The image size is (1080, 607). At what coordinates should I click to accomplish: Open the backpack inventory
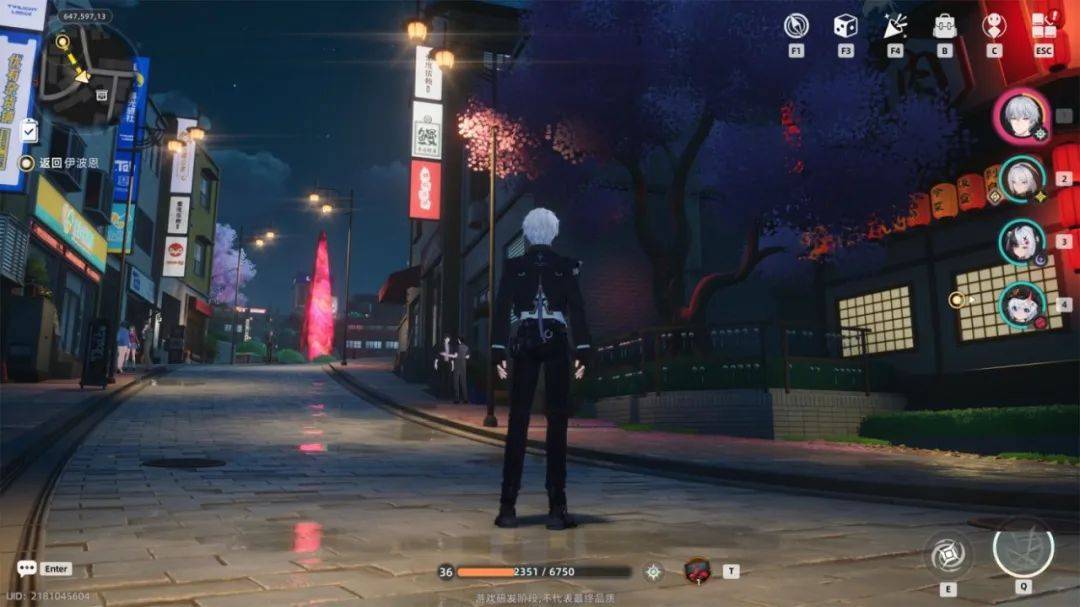pos(944,26)
